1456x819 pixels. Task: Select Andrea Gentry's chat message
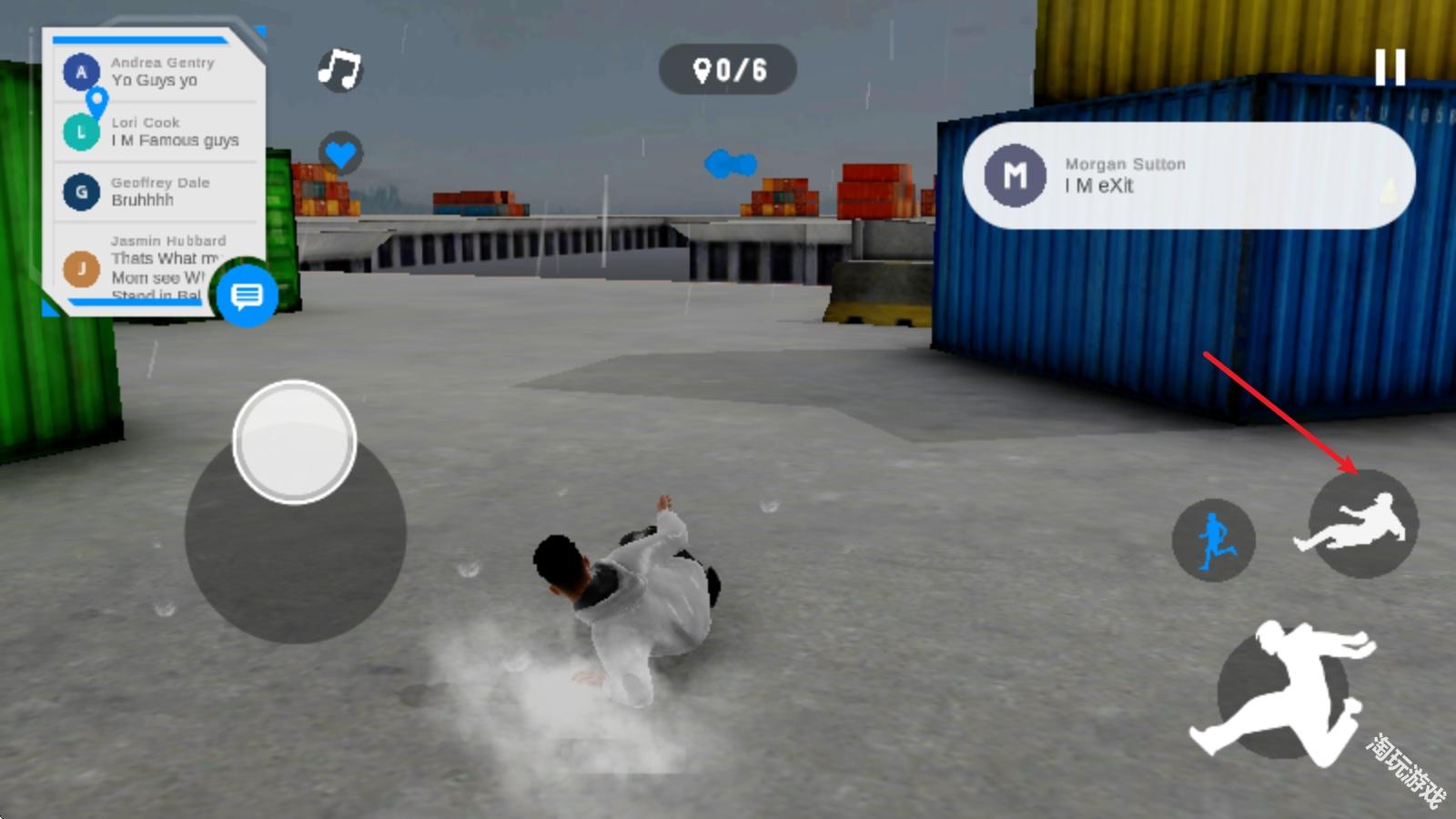click(159, 72)
